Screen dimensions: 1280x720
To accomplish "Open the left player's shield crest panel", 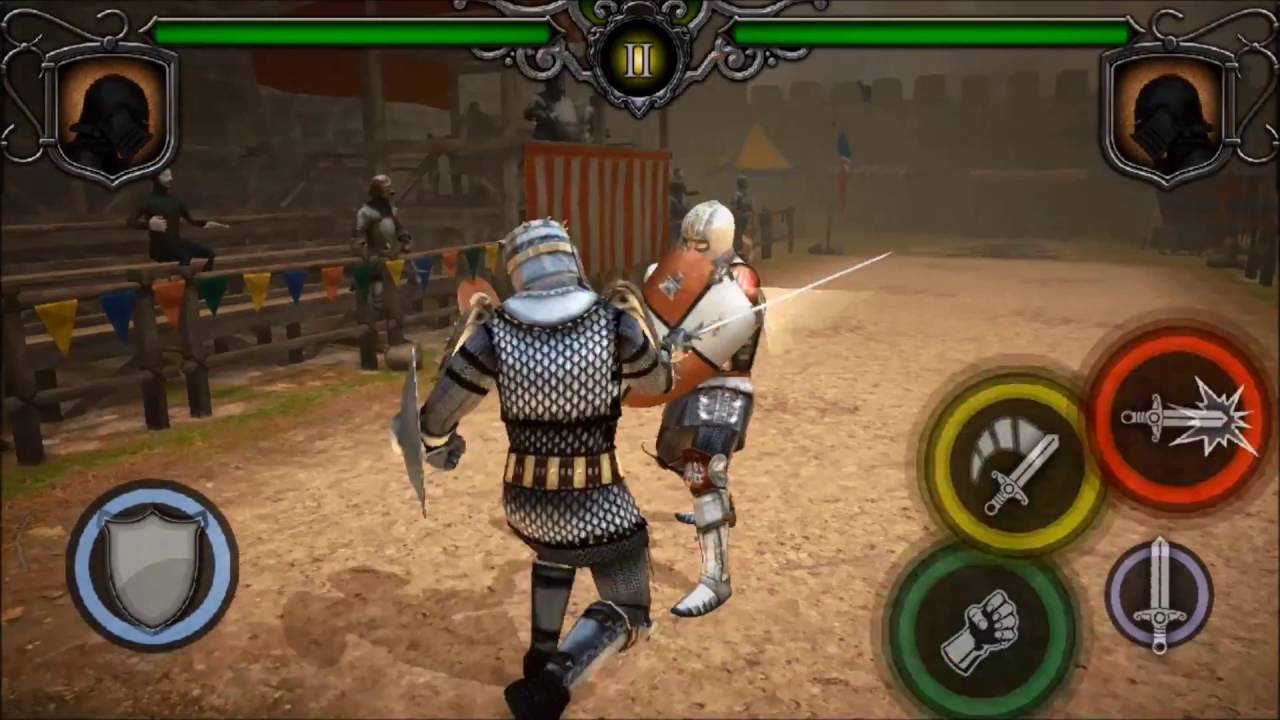I will [x=114, y=115].
